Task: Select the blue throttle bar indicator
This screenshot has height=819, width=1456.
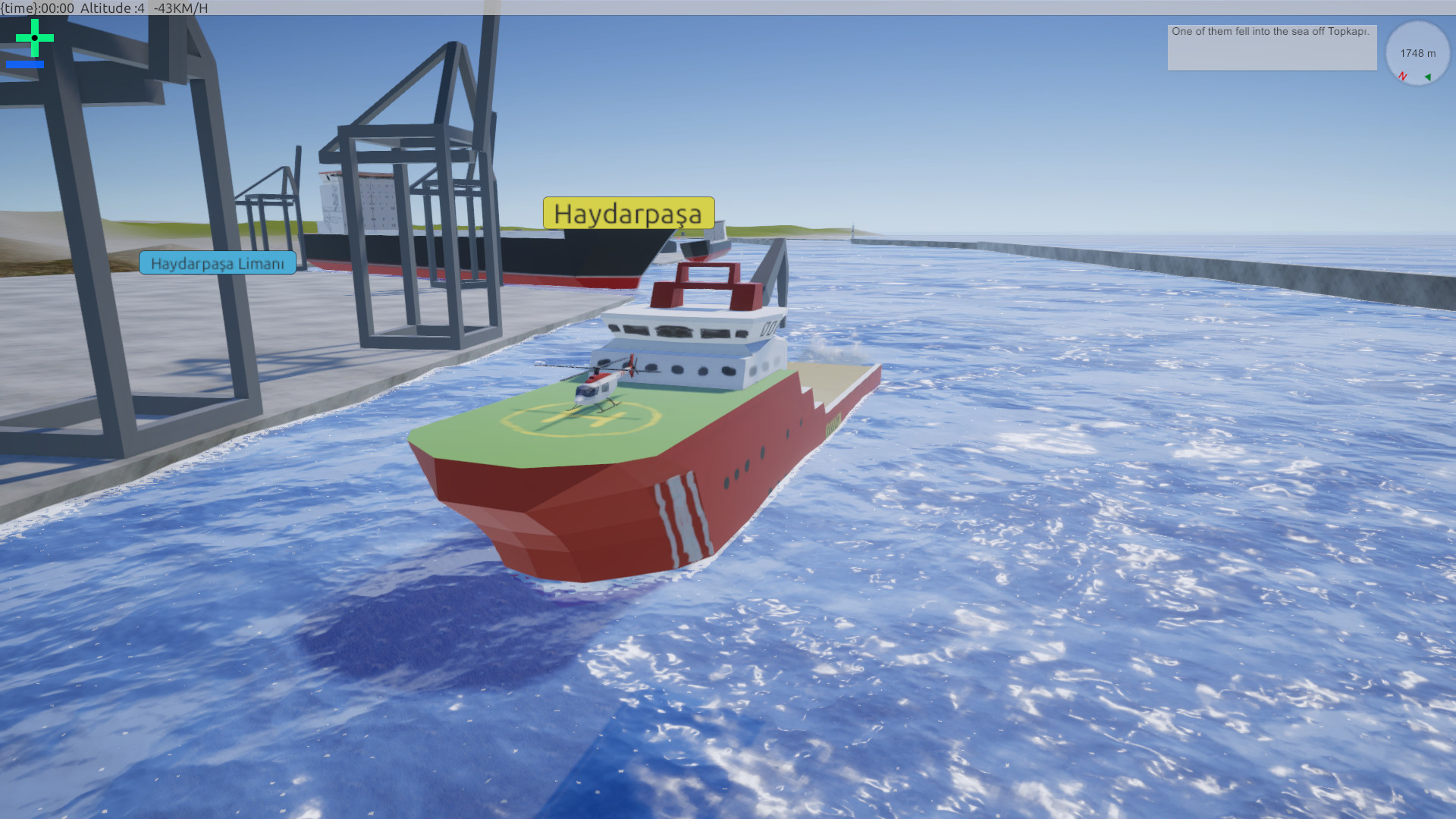Action: [25, 64]
